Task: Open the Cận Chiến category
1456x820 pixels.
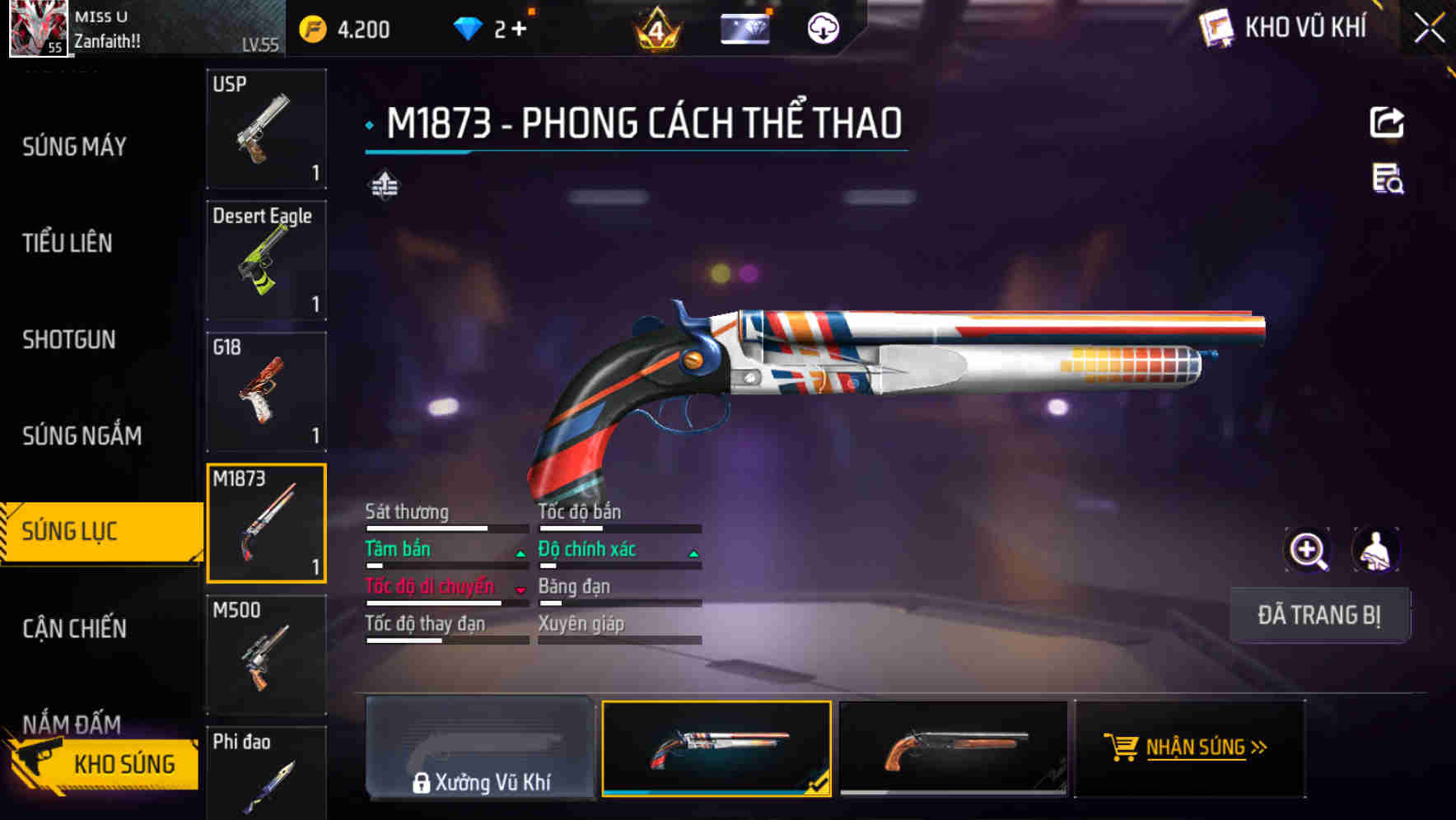Action: click(x=75, y=629)
